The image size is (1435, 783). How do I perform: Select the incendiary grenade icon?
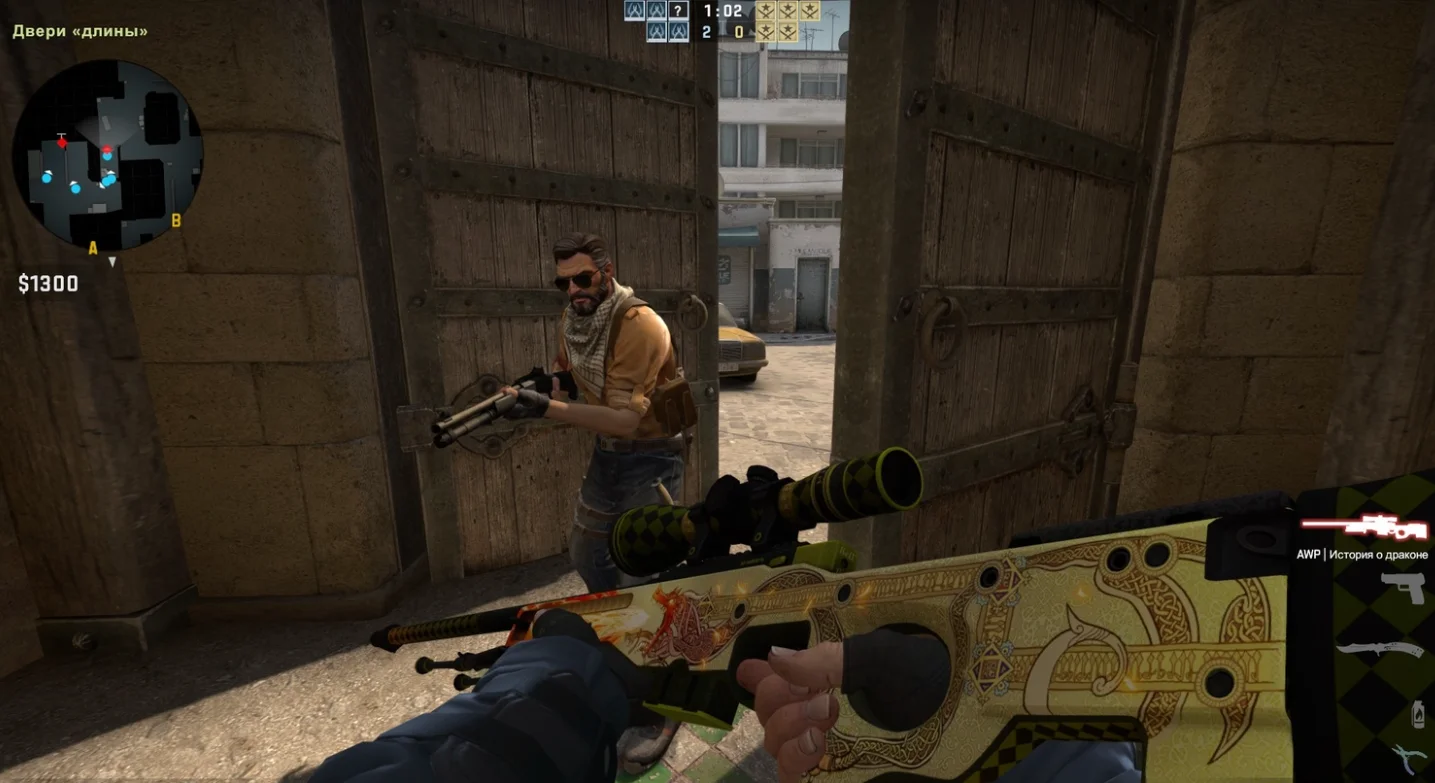click(x=1417, y=714)
